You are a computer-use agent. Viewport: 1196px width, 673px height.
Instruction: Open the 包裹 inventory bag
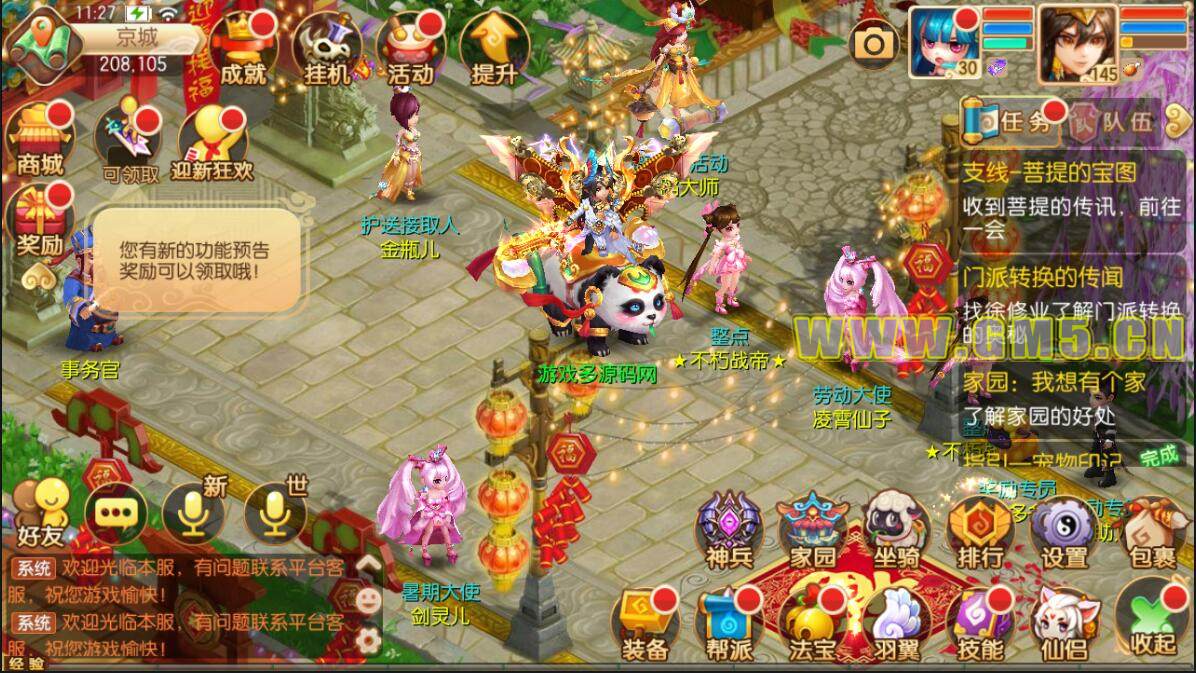(x=1148, y=529)
